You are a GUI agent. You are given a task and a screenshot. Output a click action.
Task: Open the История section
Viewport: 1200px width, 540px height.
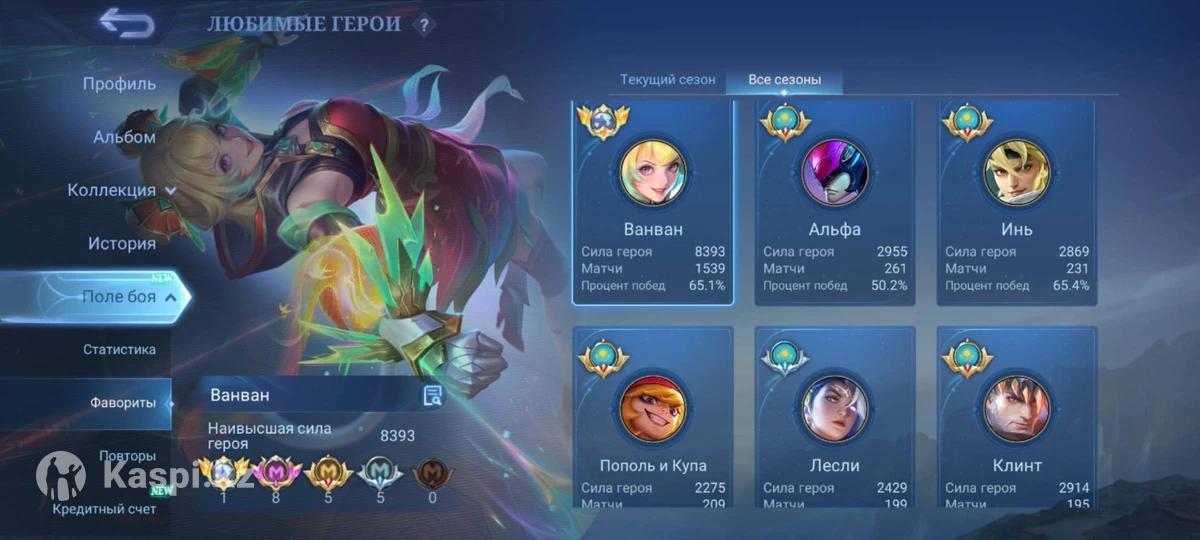121,243
